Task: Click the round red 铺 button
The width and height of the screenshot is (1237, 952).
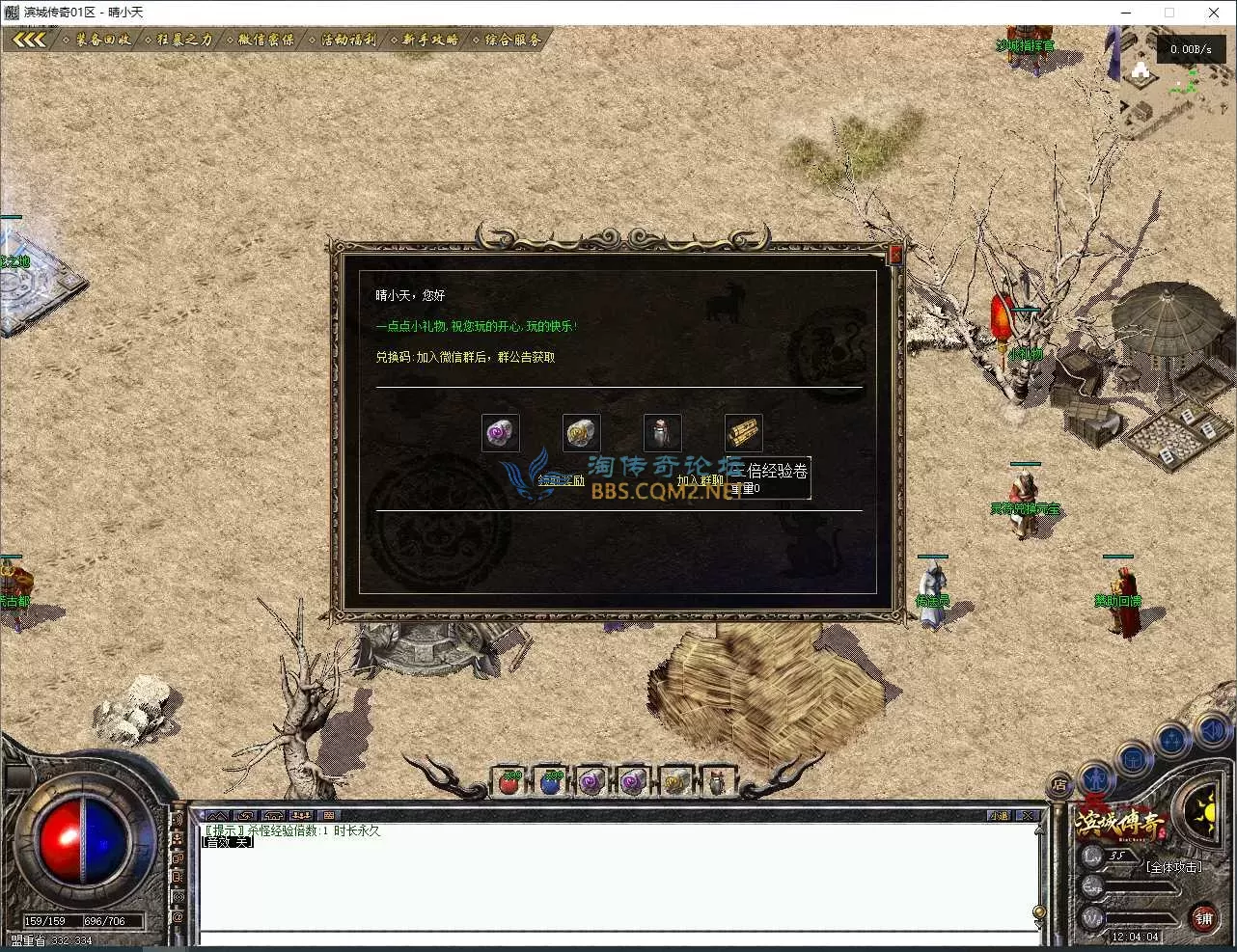Action: (x=1203, y=918)
